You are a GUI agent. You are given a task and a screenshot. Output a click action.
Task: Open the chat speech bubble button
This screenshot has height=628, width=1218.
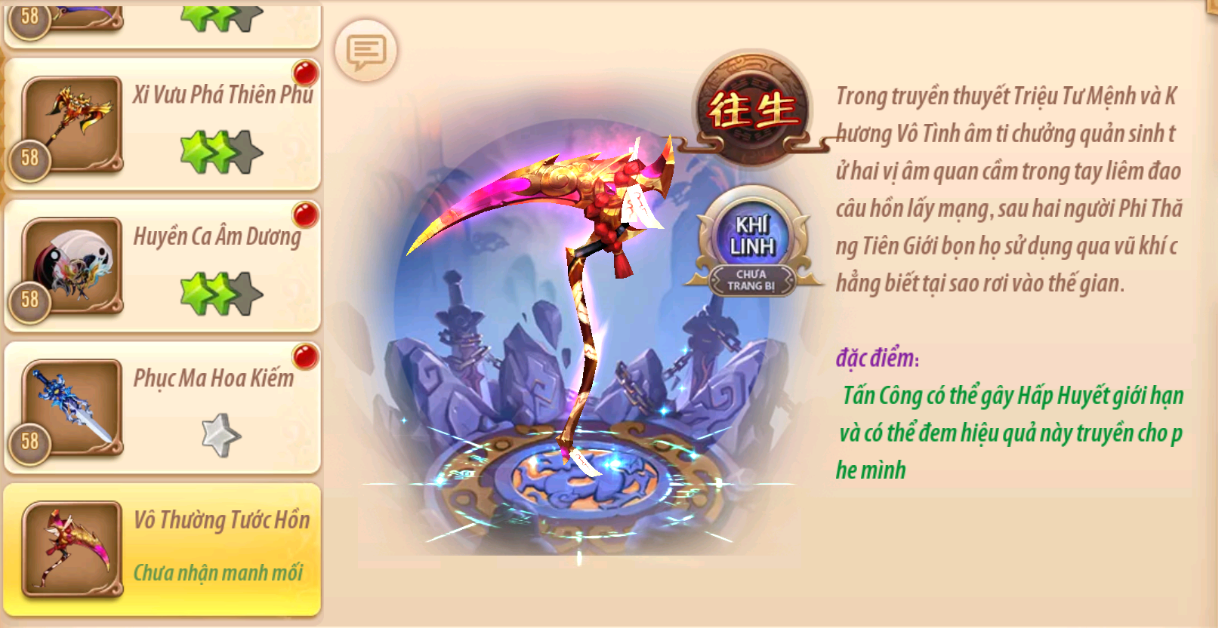coord(365,50)
